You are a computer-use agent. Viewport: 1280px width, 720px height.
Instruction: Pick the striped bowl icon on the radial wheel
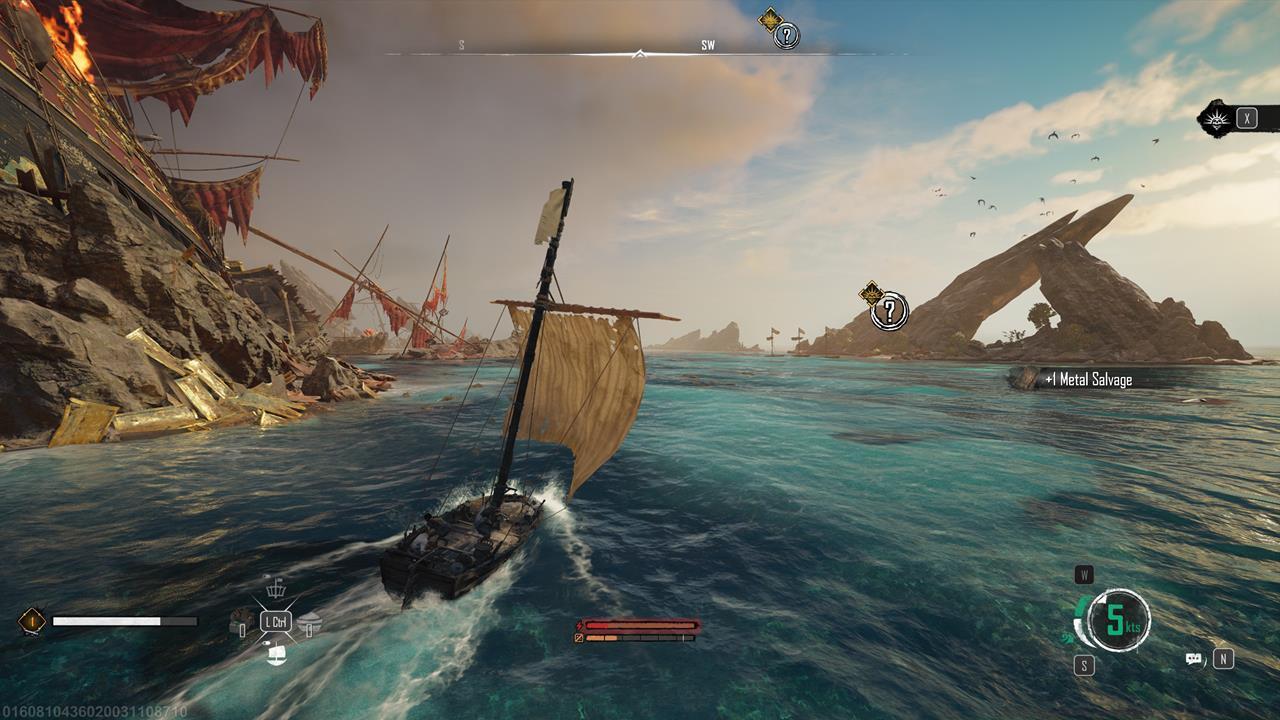coord(310,622)
